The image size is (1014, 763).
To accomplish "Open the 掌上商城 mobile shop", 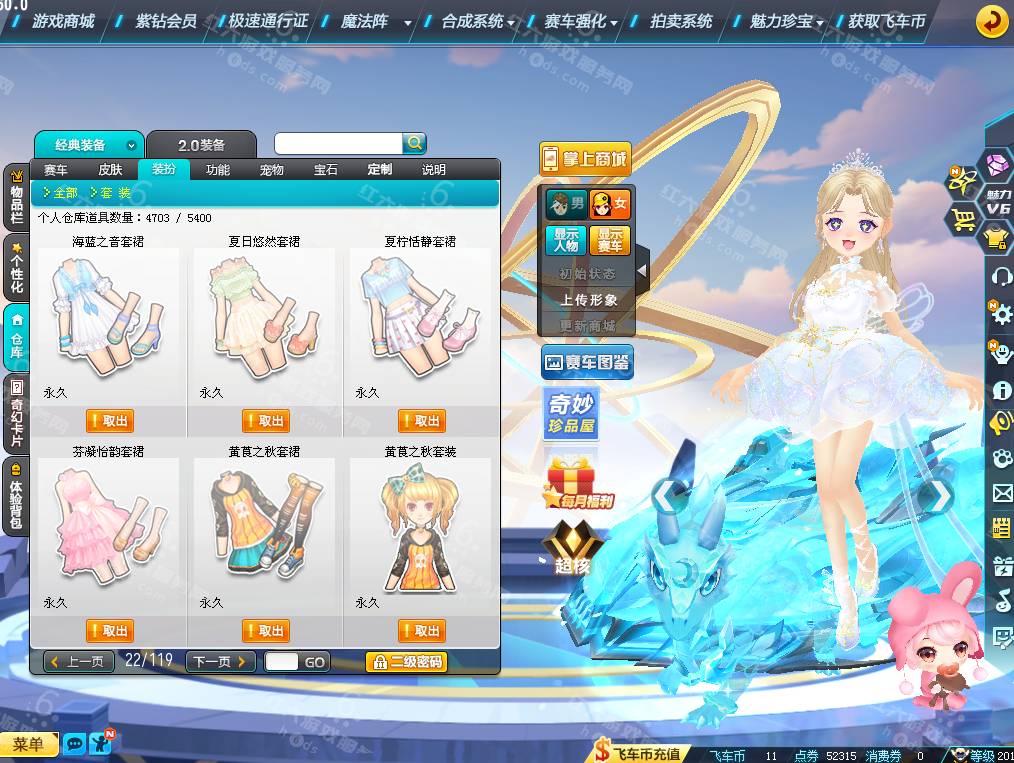I will [x=585, y=158].
